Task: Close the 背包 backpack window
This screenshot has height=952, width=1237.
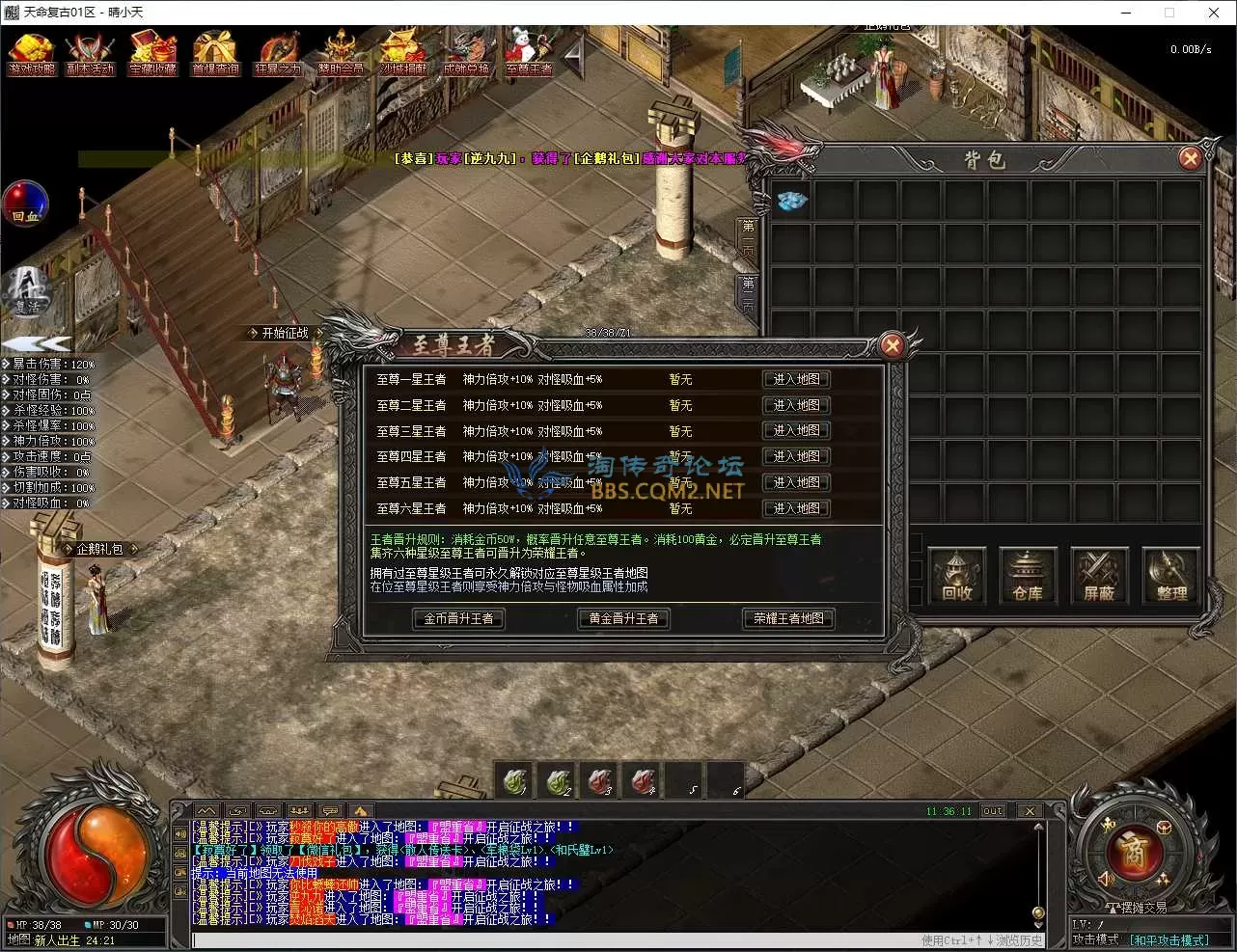Action: click(x=1190, y=158)
